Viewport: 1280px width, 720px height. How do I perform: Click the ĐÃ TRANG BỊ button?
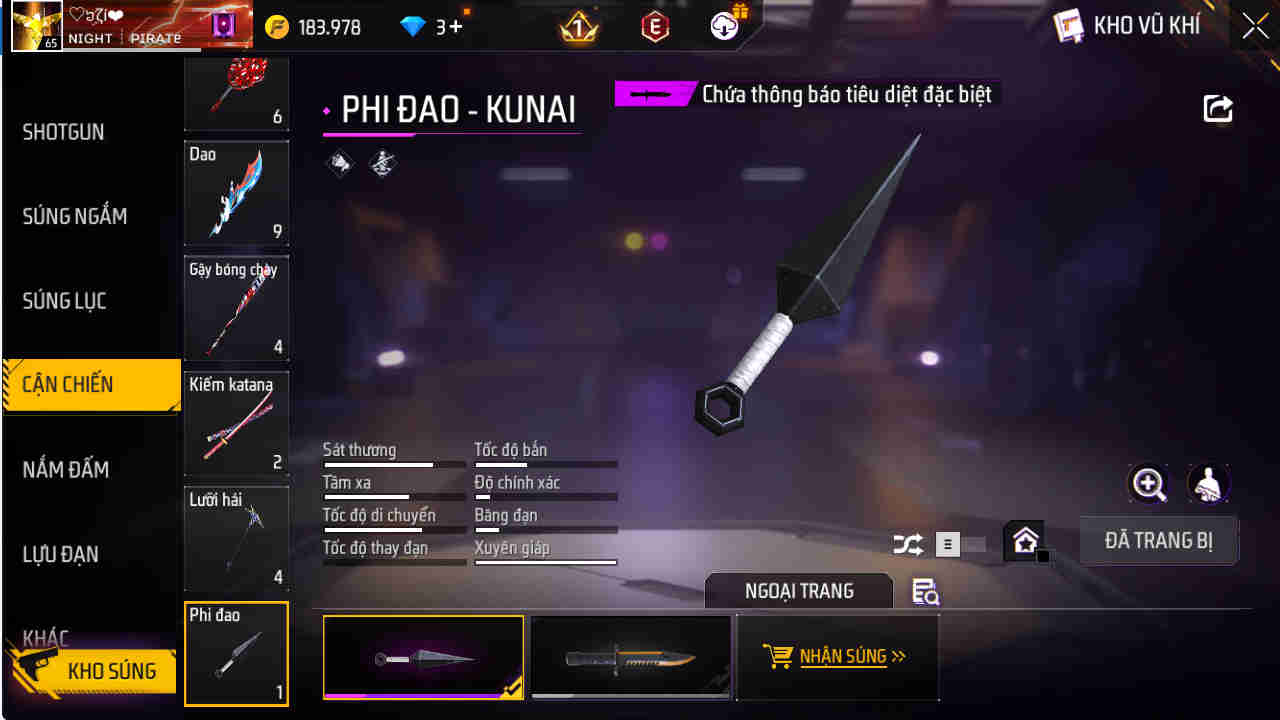tap(1159, 540)
